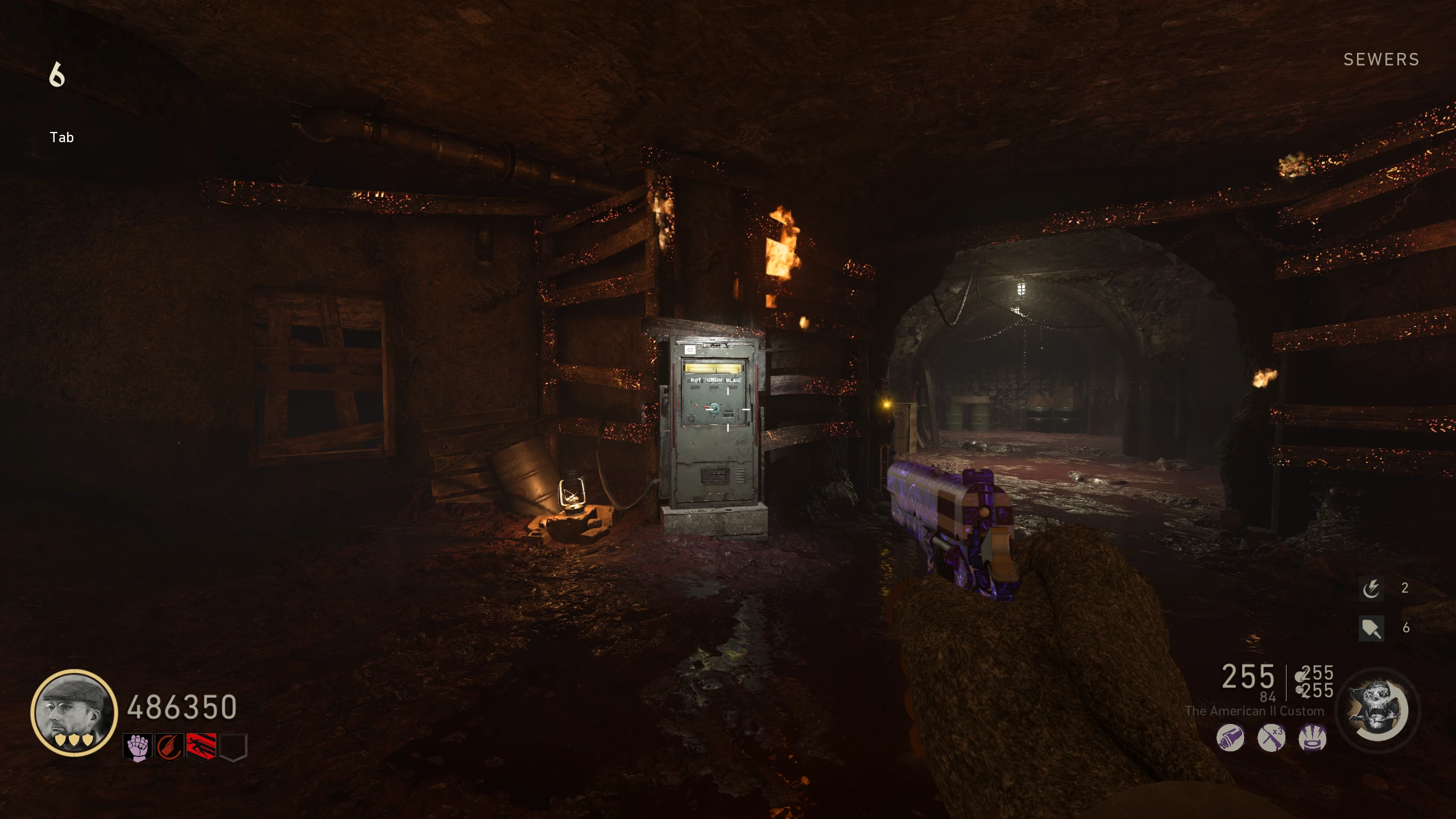
Task: Click the player character portrait
Action: (x=74, y=712)
